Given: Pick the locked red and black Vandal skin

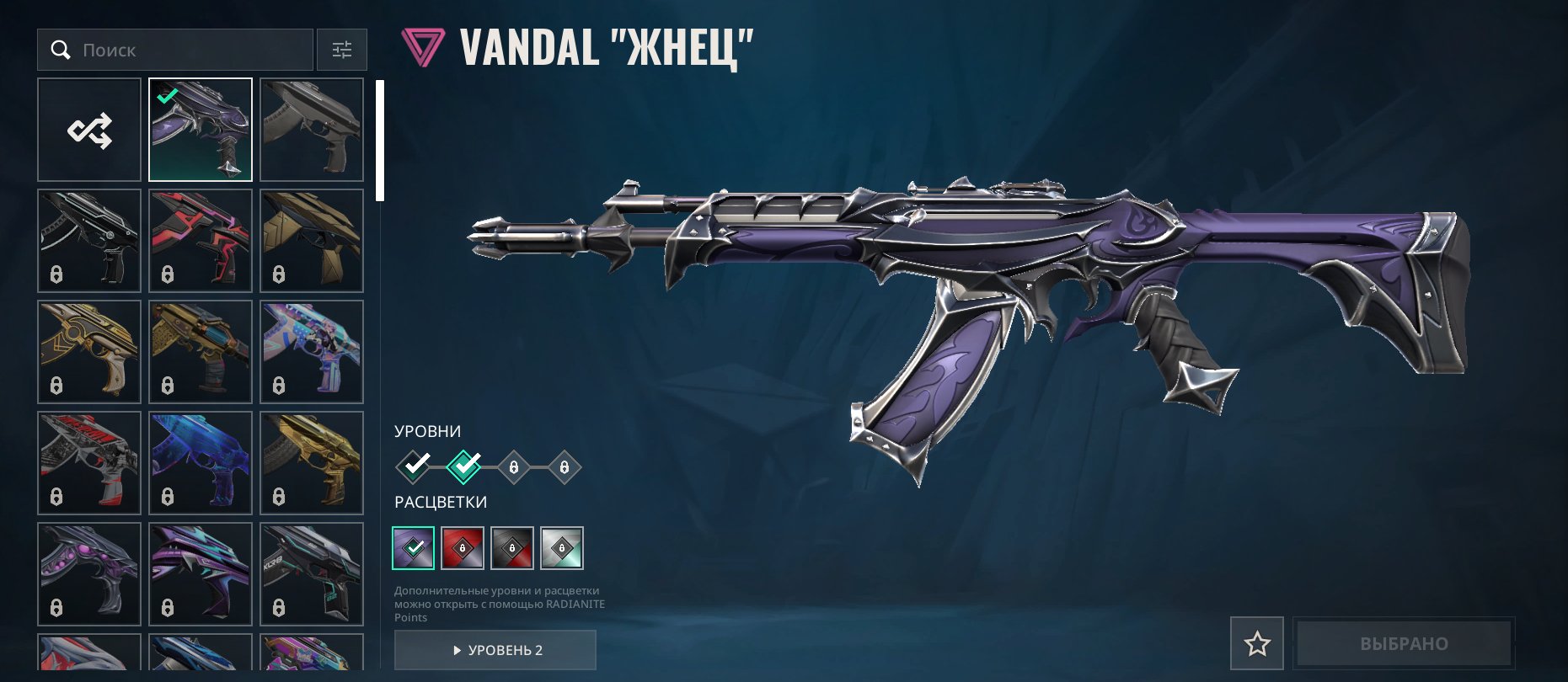Looking at the screenshot, I should click(x=201, y=241).
